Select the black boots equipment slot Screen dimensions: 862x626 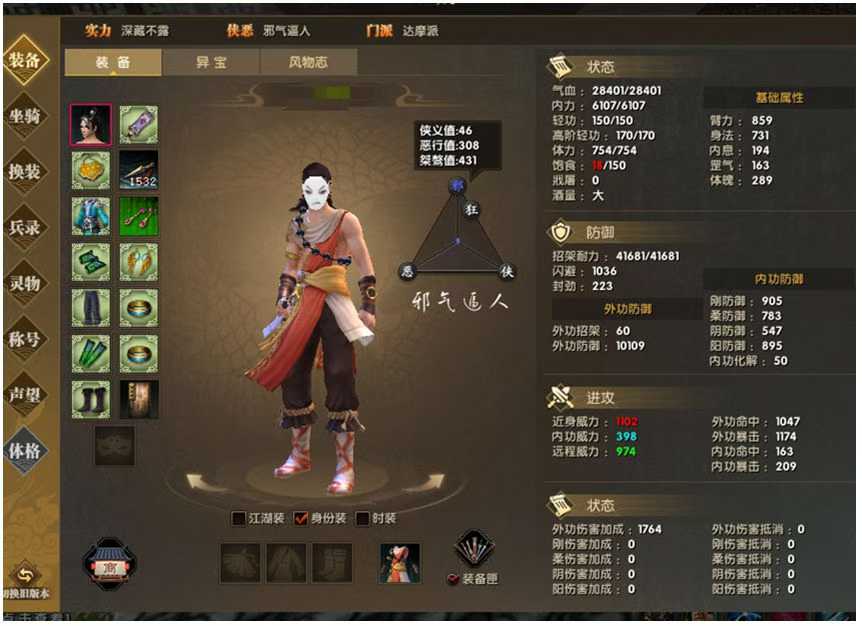[91, 399]
